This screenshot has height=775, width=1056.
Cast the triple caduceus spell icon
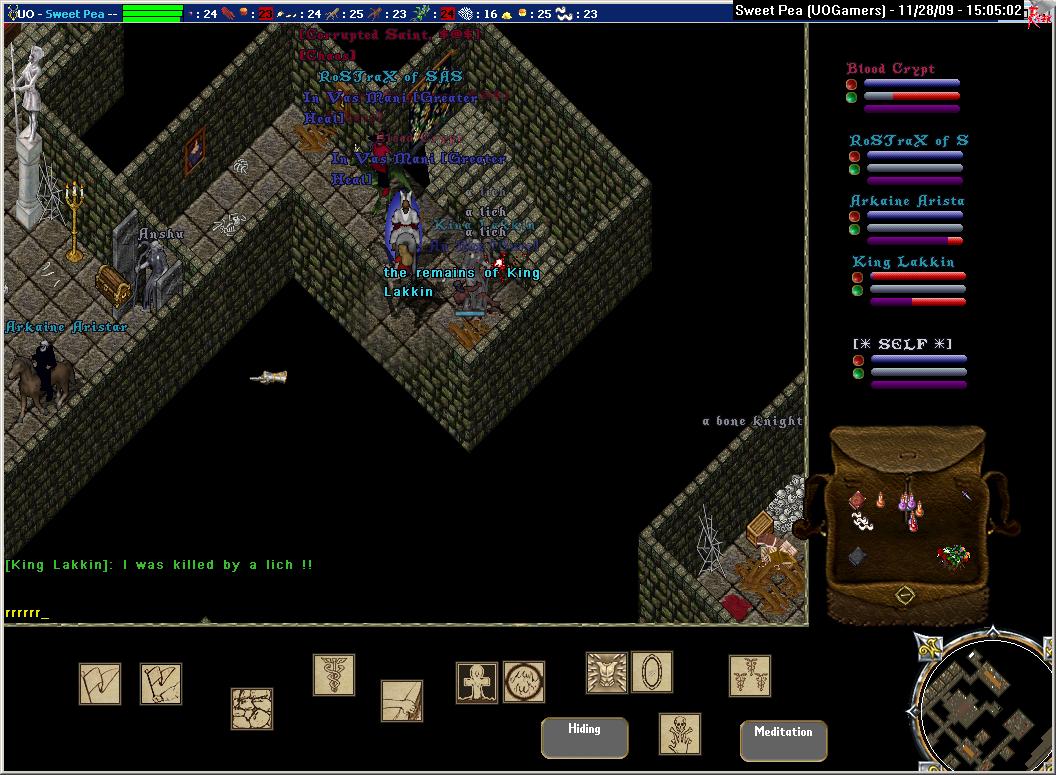coord(749,675)
